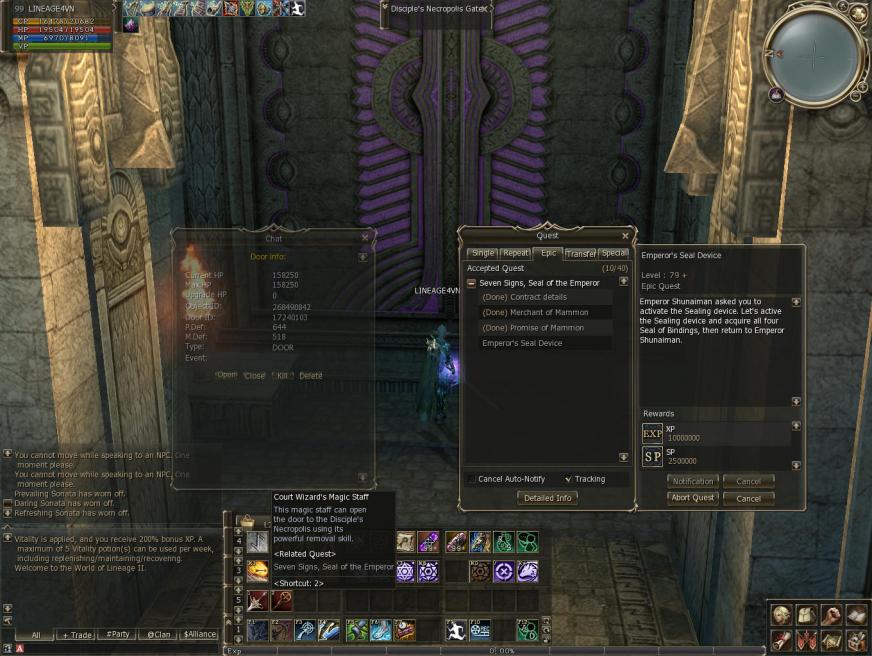Close the Door info chat window

tap(365, 238)
